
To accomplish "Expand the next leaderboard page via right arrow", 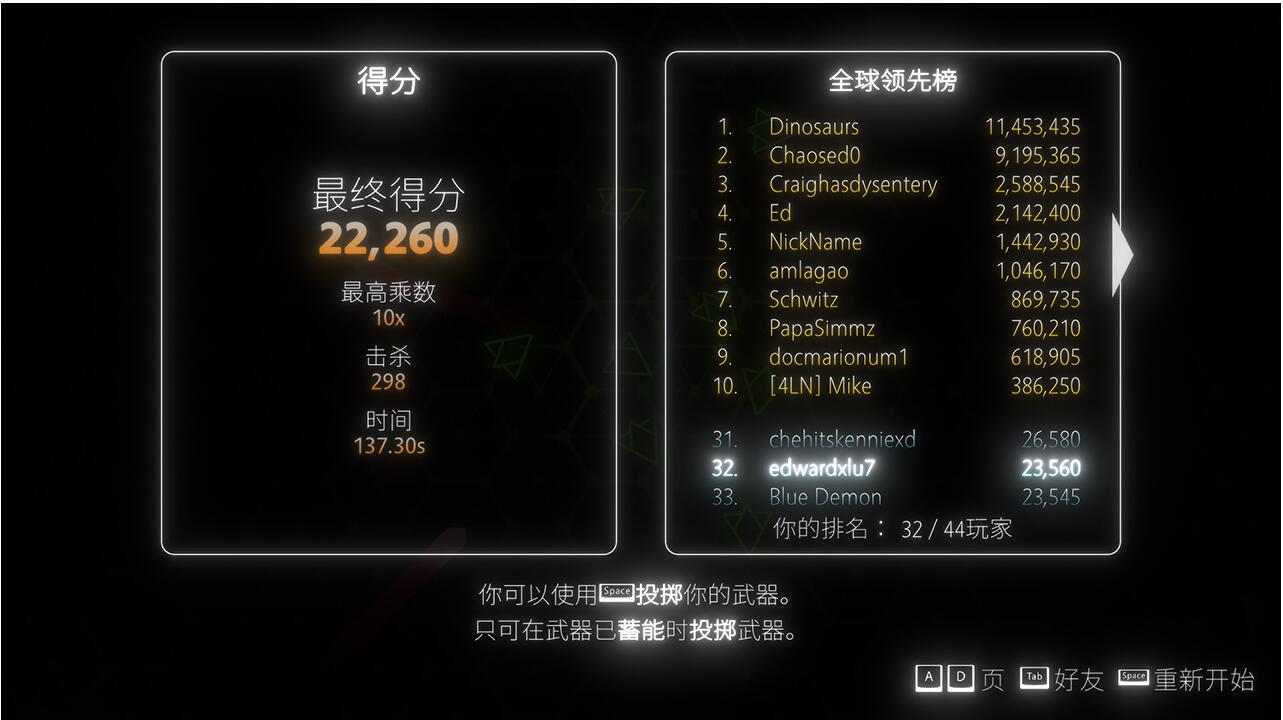I will pos(1122,256).
